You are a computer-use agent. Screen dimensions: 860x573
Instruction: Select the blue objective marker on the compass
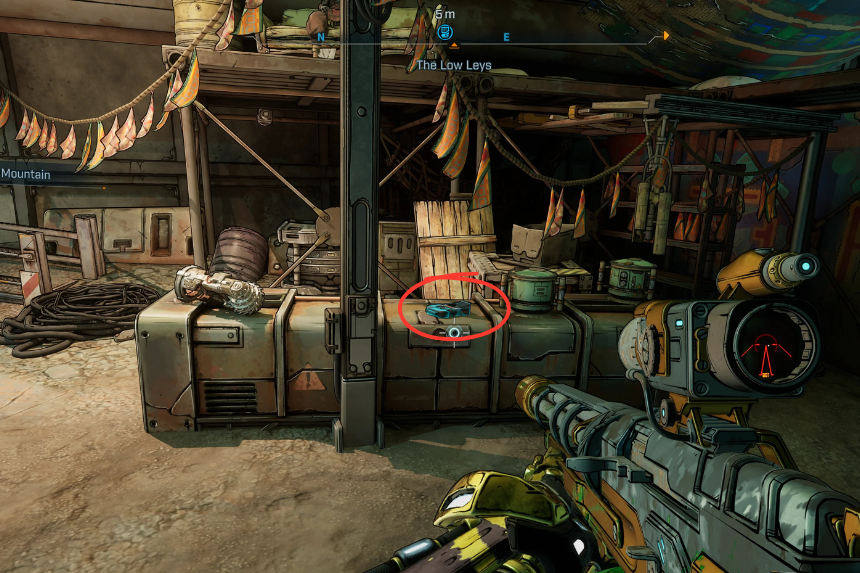tap(445, 33)
